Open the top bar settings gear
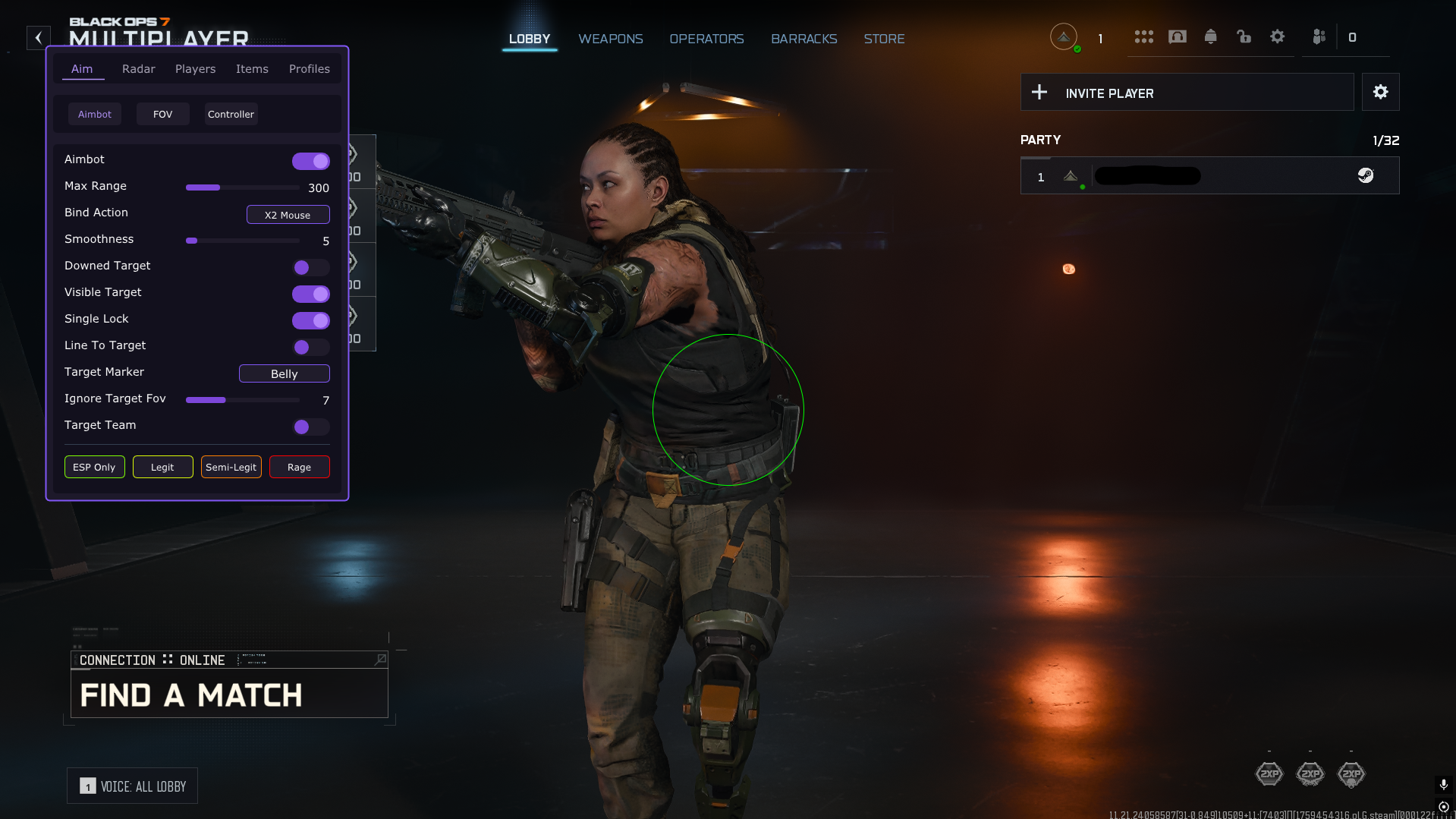 coord(1278,36)
